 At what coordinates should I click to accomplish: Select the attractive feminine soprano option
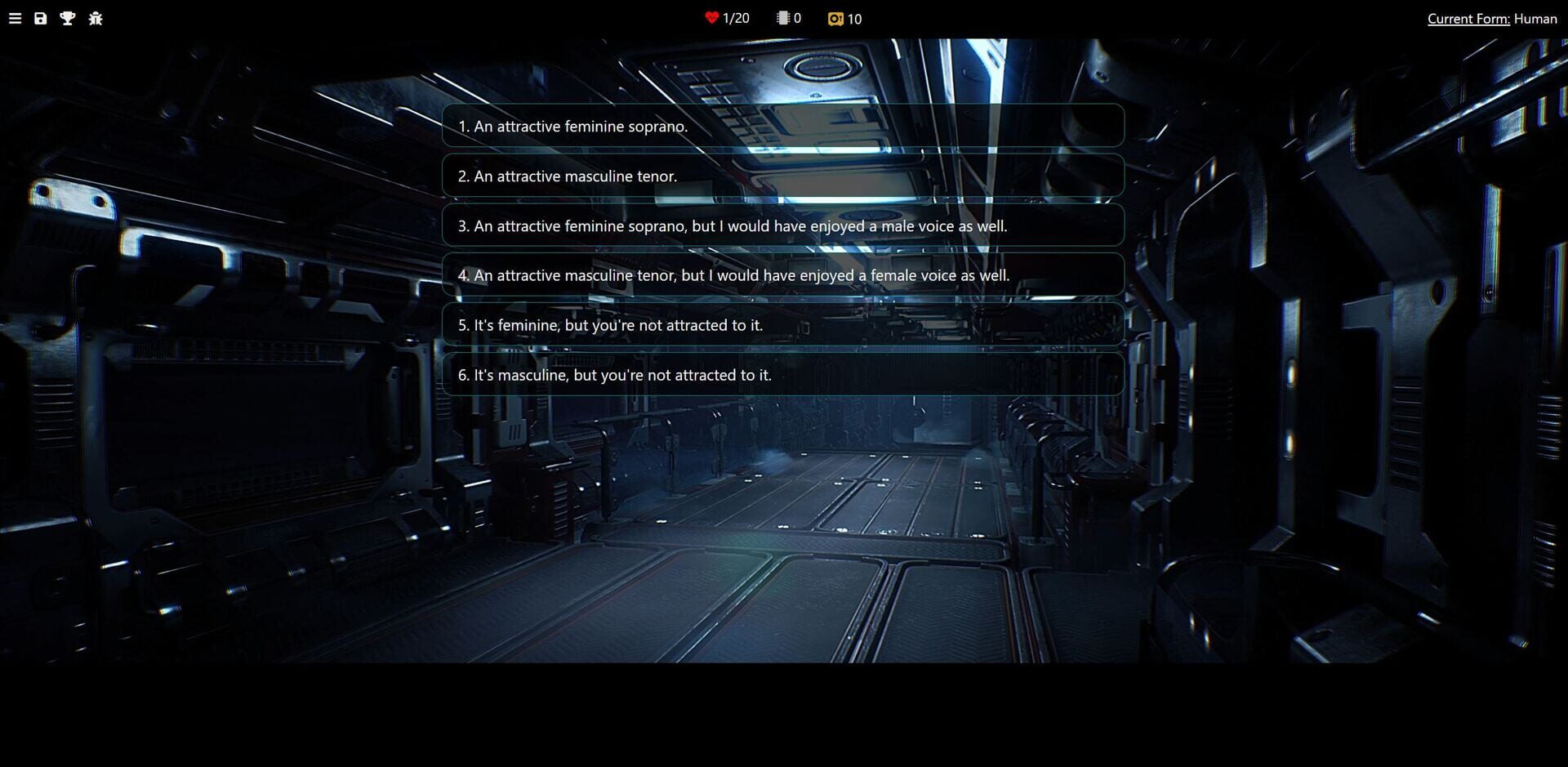click(782, 126)
